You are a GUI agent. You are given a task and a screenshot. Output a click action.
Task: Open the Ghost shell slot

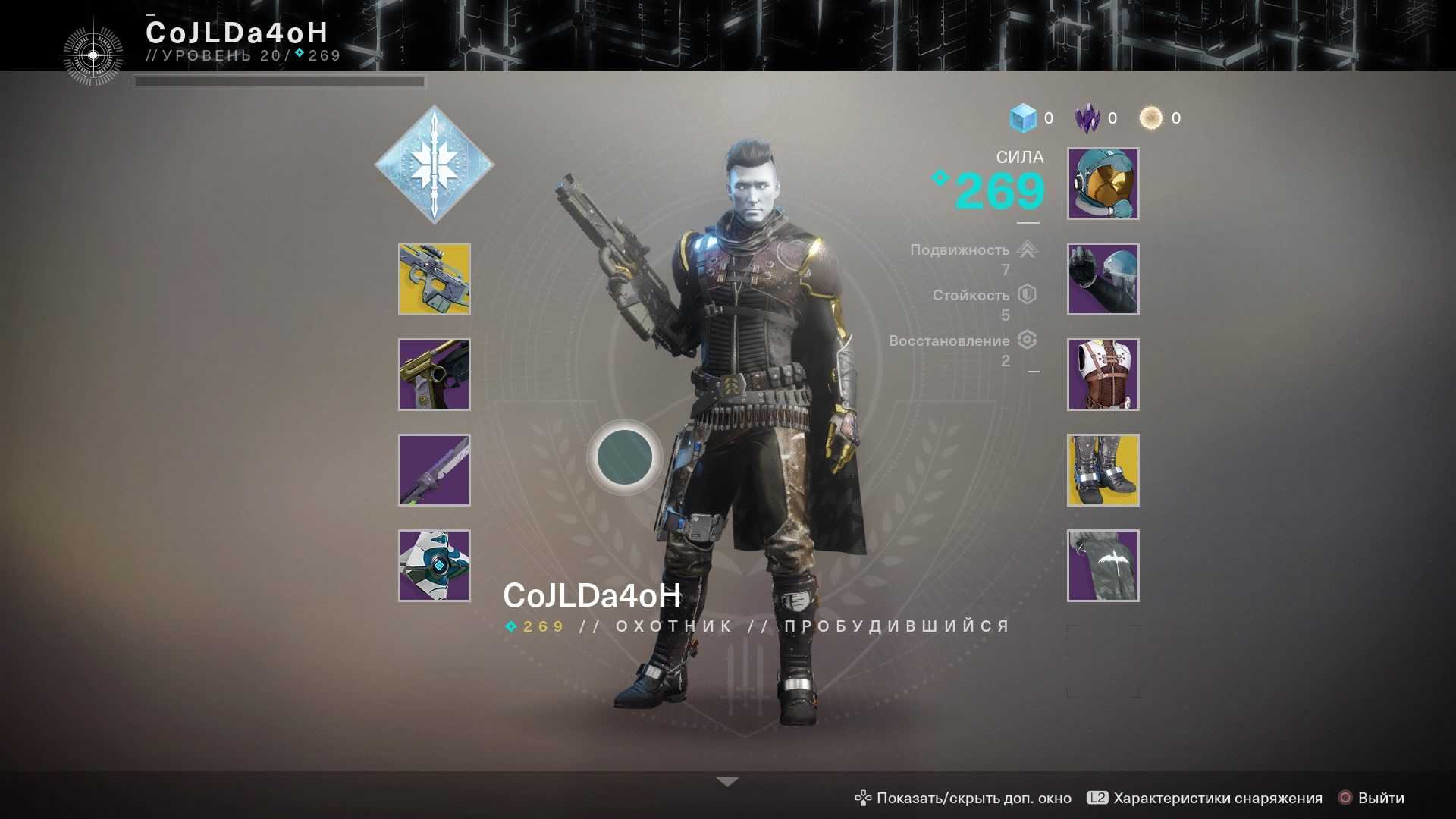(435, 566)
